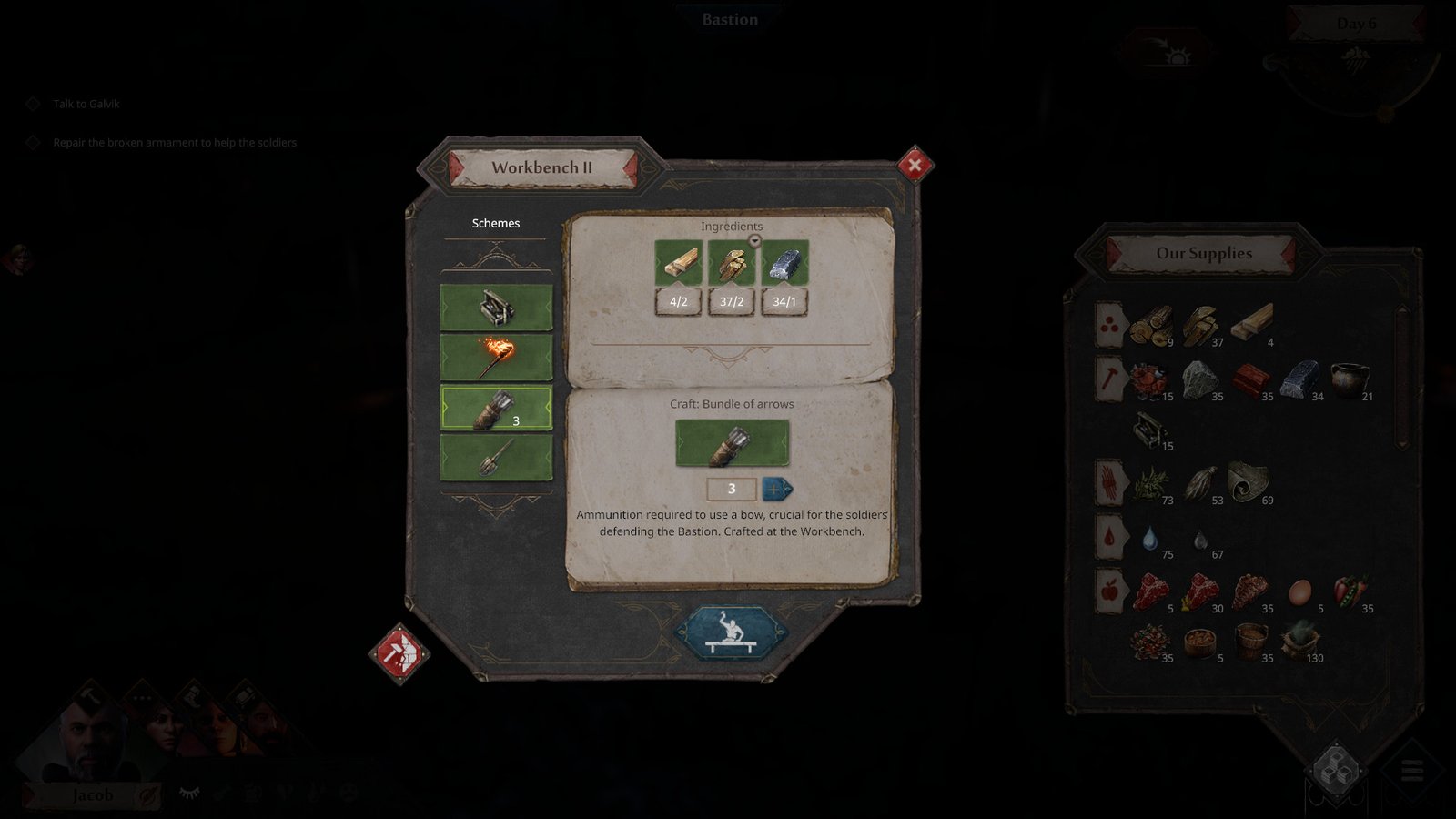The image size is (1456, 819).
Task: Click the water drop category icon in Our Supplies
Action: coord(1108,536)
